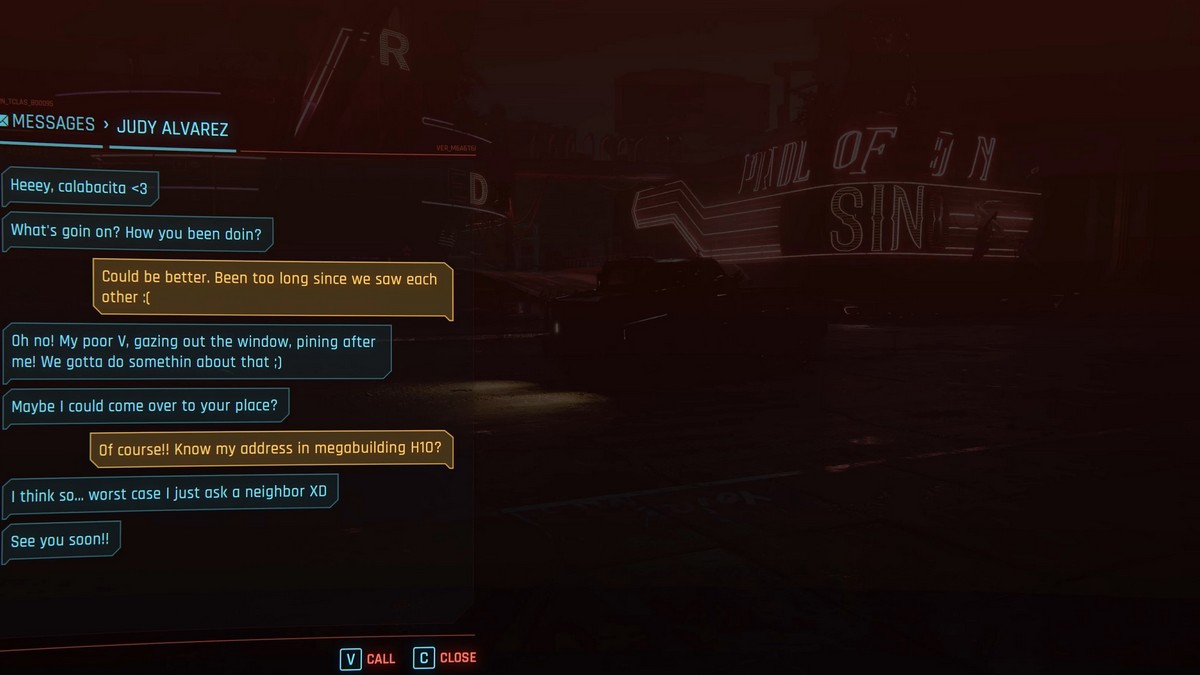This screenshot has height=675, width=1200.
Task: Click the "What's goin on?" message bubble
Action: tap(138, 231)
